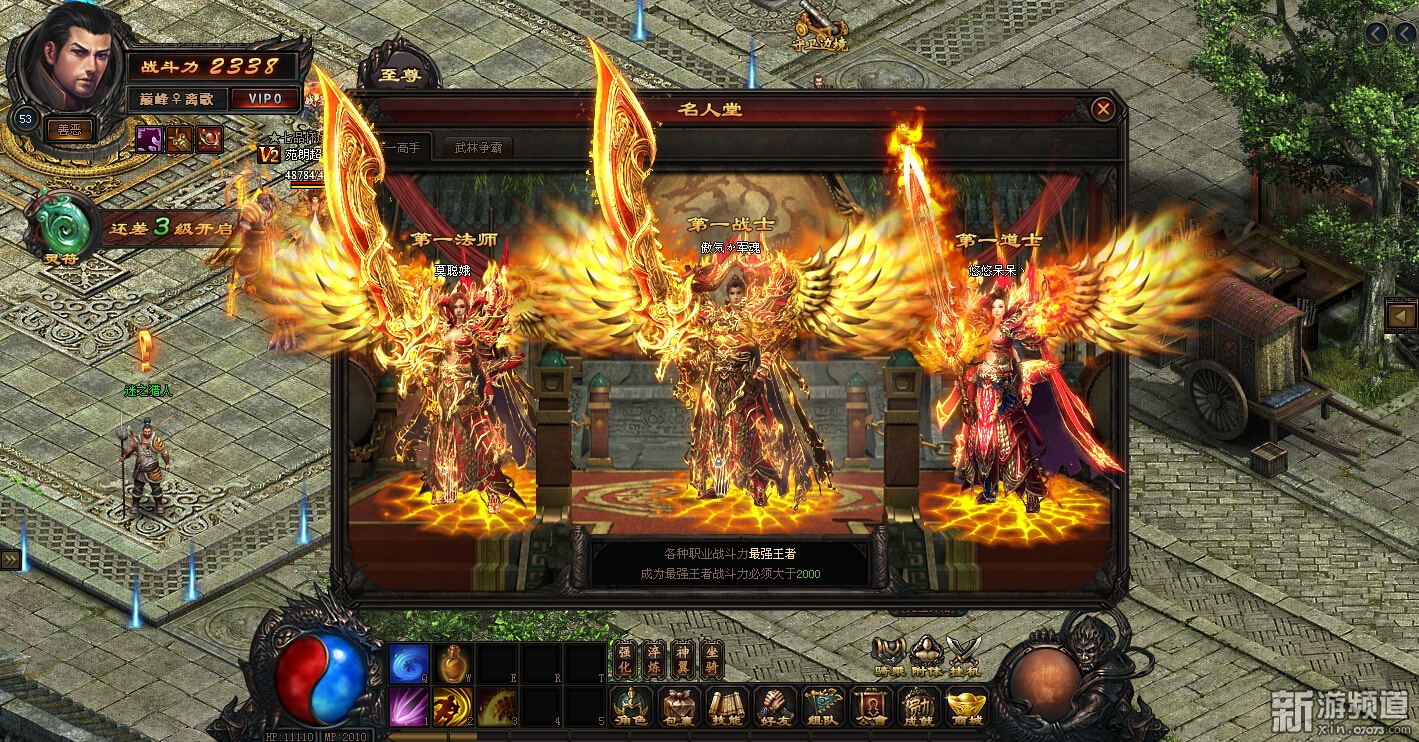Open the 淬炼 refining button

(x=653, y=658)
